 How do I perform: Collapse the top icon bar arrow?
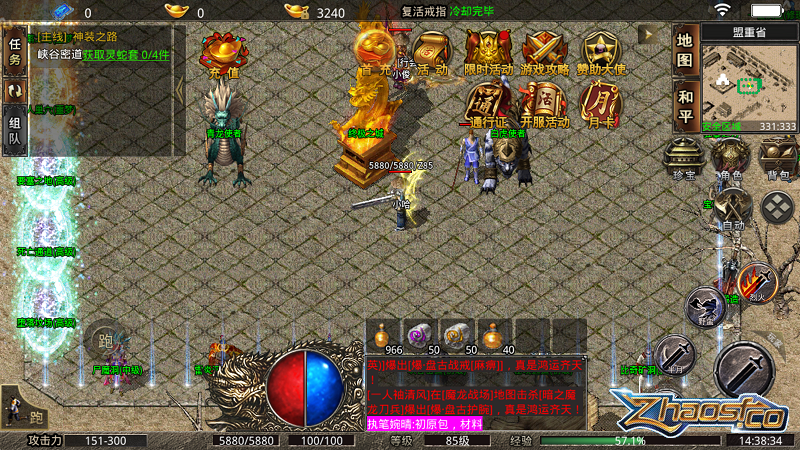tap(651, 34)
